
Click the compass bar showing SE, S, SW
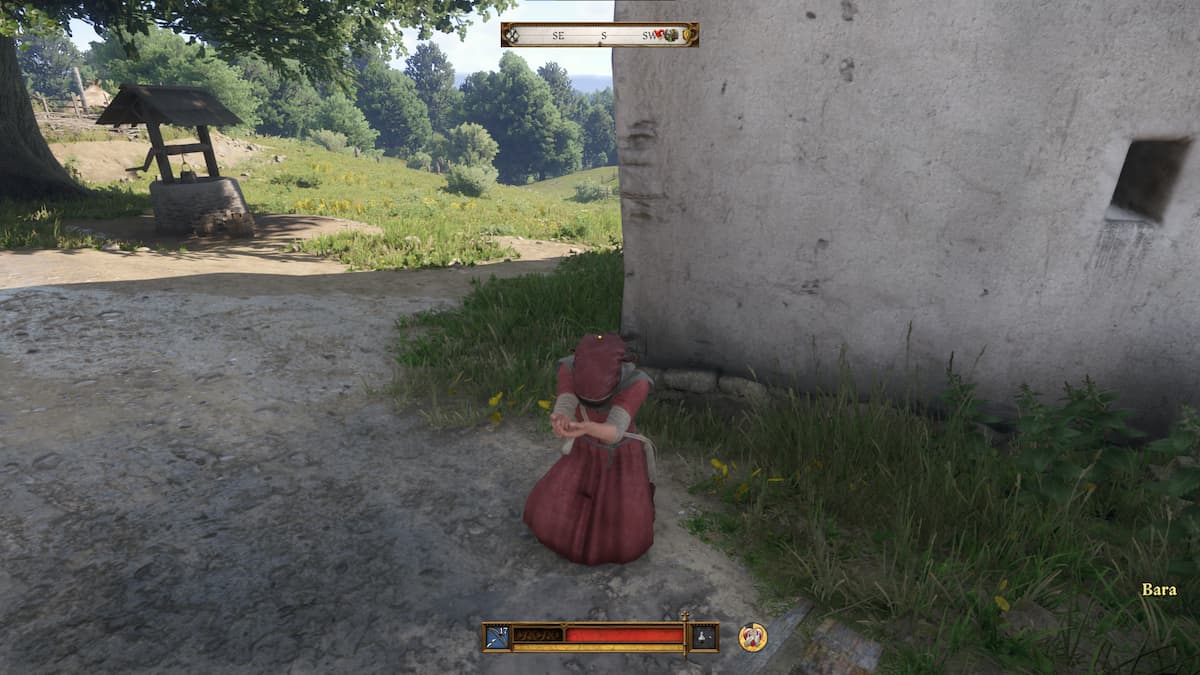599,35
